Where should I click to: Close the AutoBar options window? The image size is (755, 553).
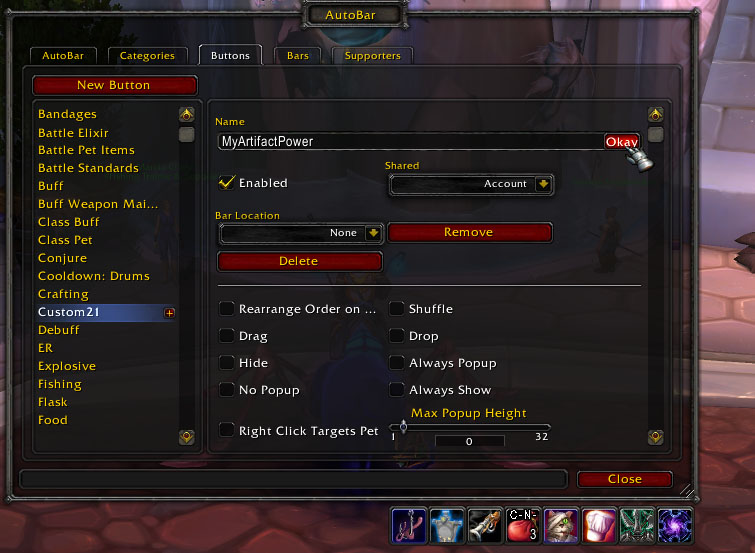(x=624, y=479)
